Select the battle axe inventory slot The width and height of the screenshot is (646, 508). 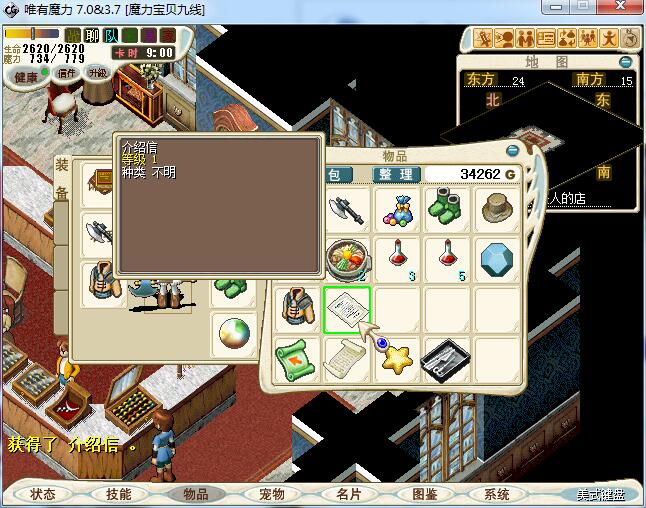click(x=347, y=210)
